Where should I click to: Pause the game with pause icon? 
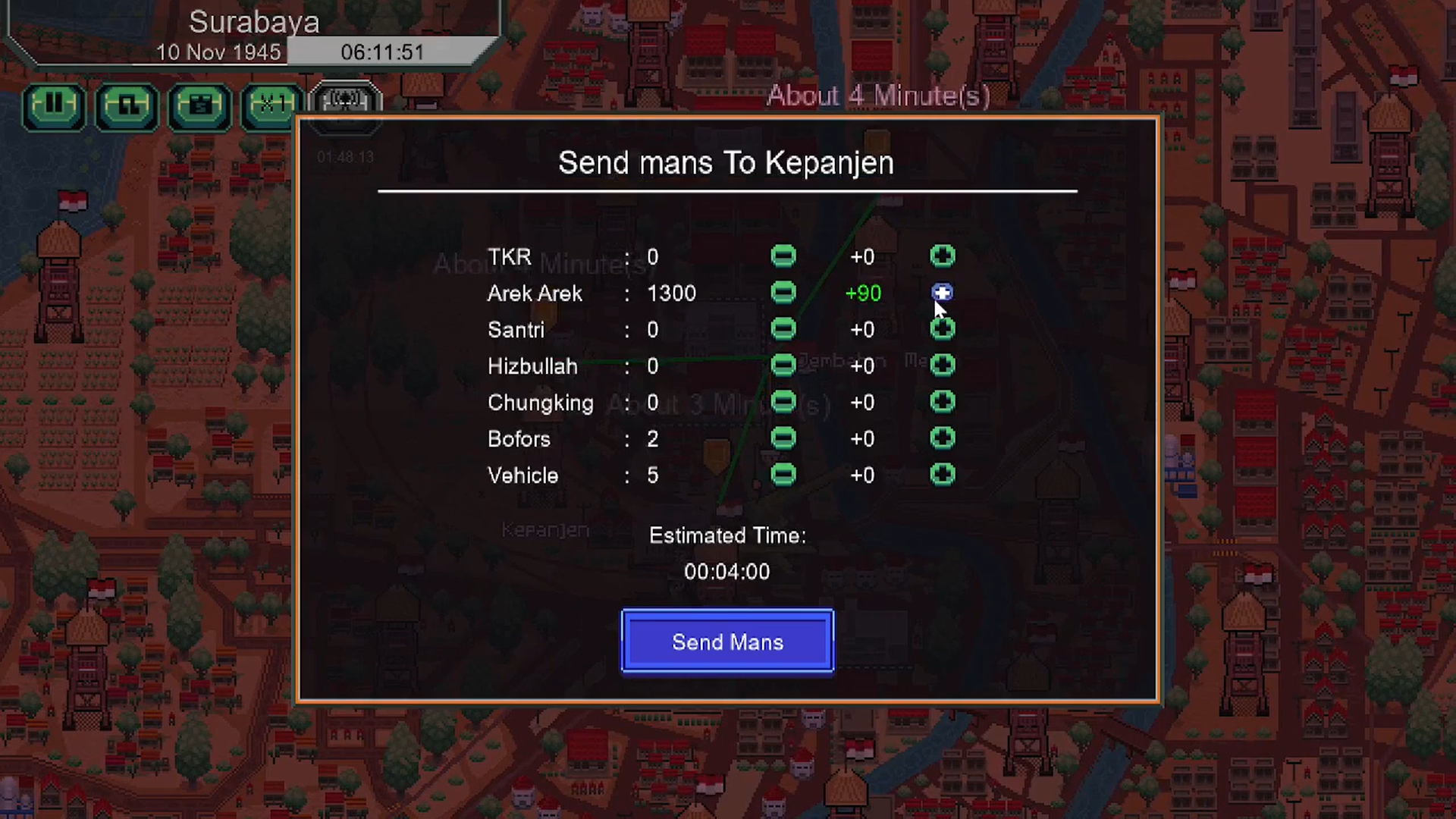pos(54,105)
